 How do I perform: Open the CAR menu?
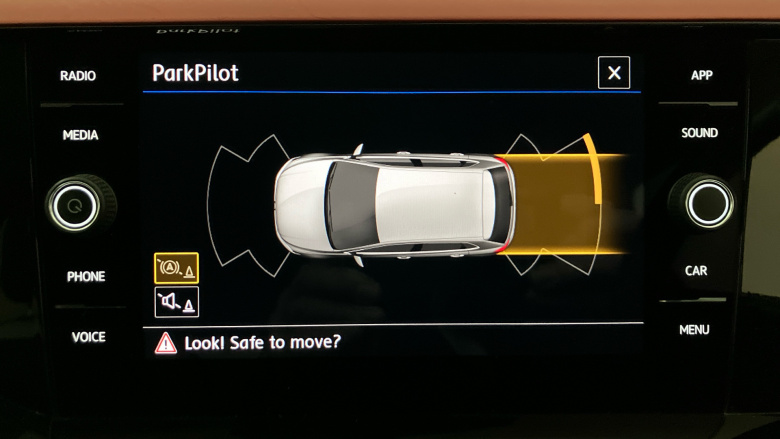(696, 270)
